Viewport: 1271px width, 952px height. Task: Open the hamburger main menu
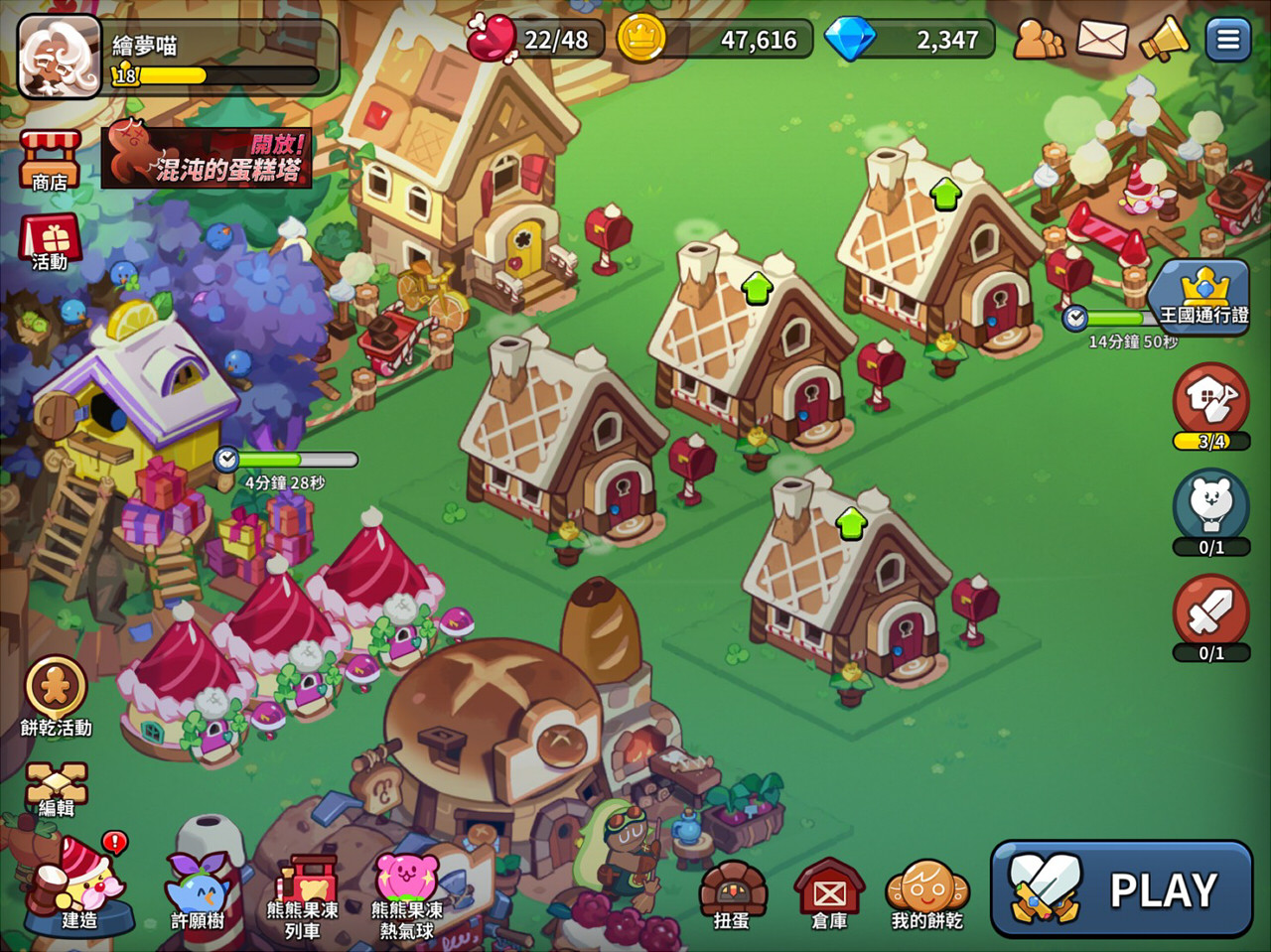coord(1228,40)
